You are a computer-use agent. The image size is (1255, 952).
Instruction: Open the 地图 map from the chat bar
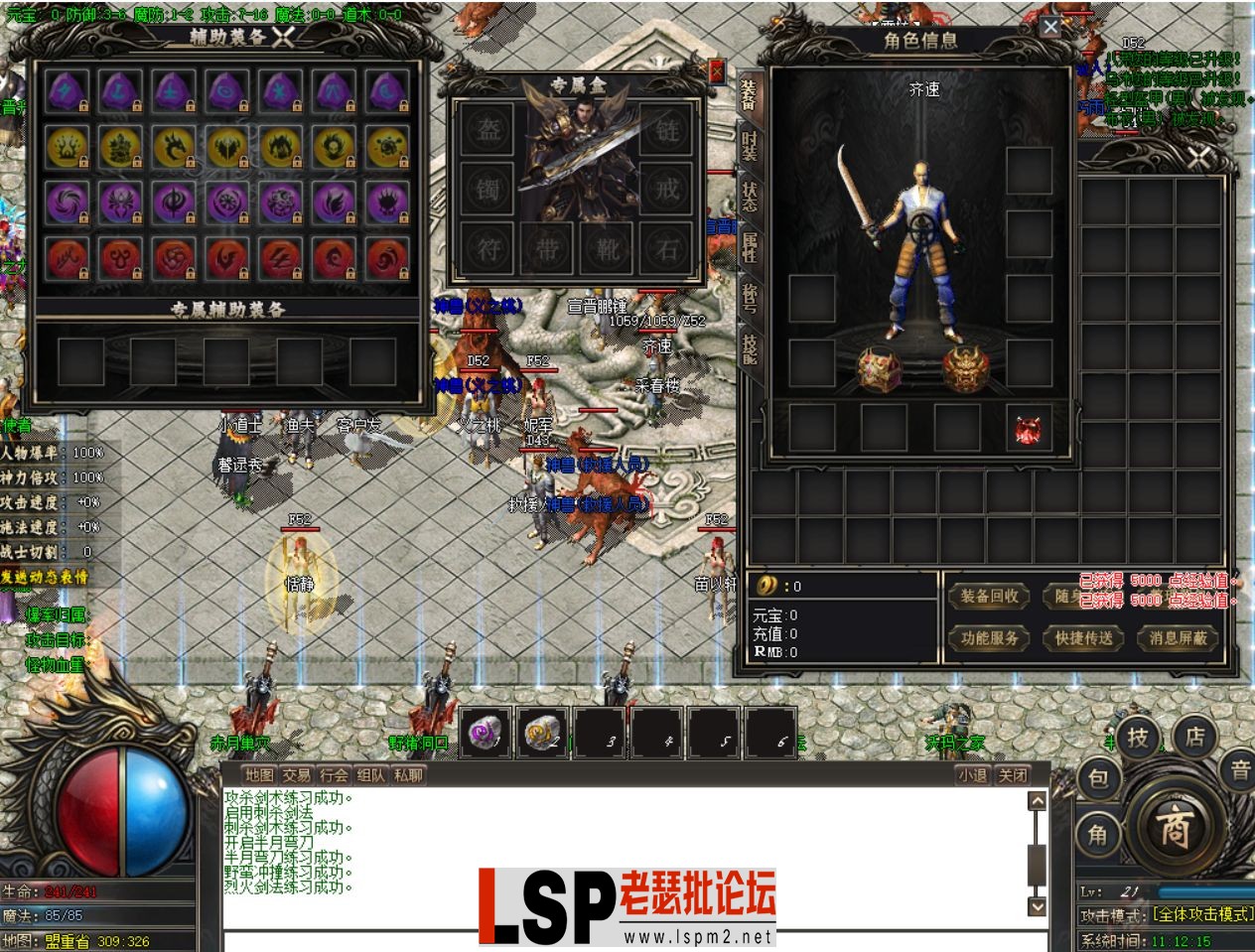[x=259, y=775]
